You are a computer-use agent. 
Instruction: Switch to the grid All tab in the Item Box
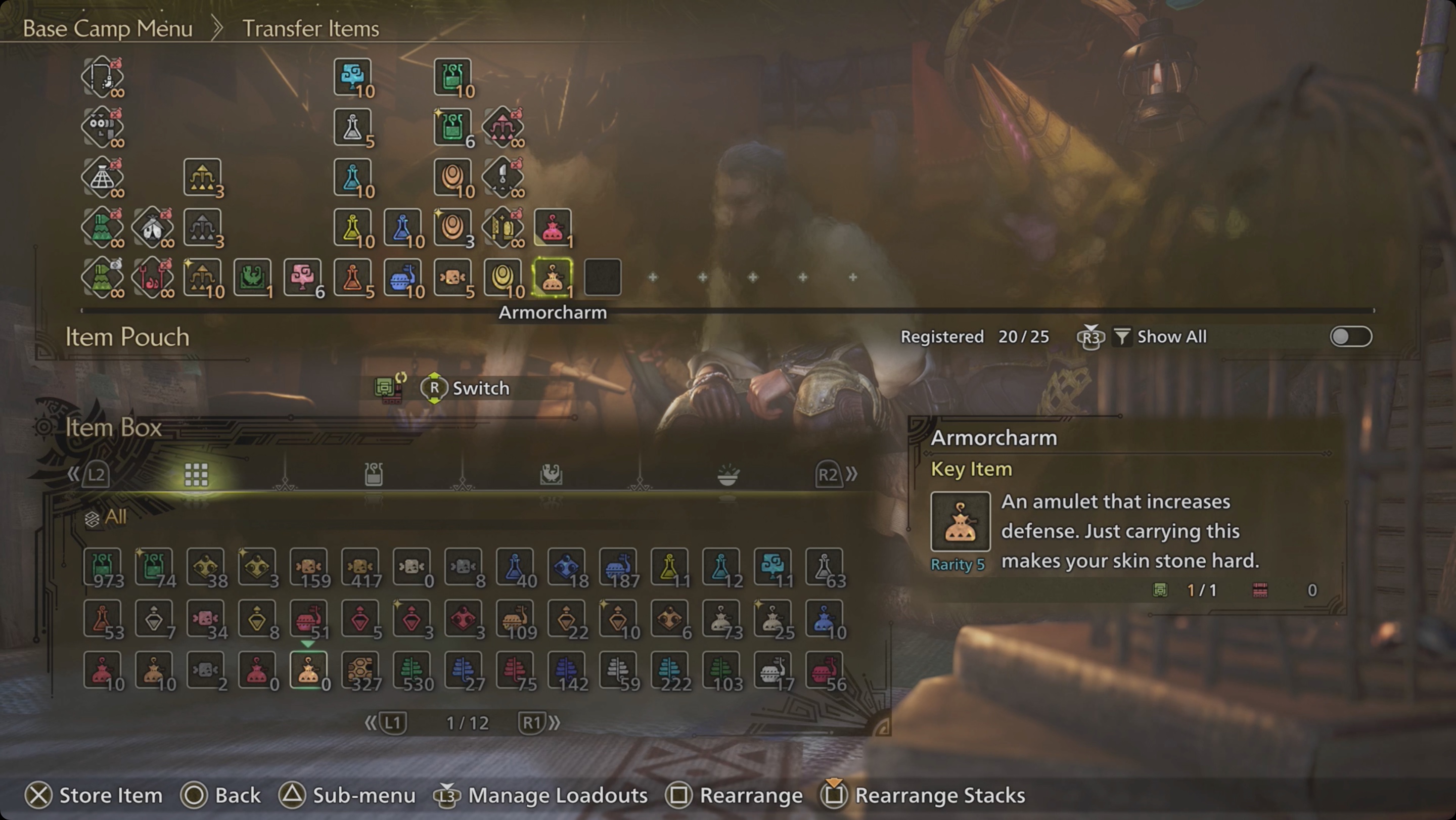[x=196, y=475]
